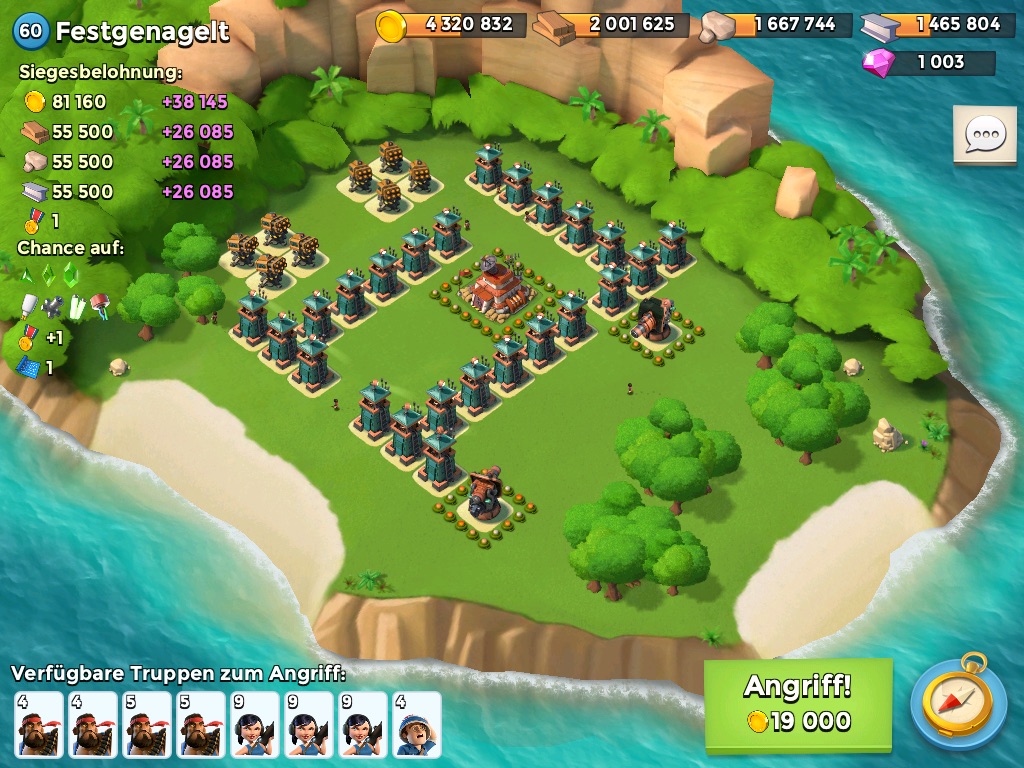Select the blue-hooded troop card

coord(417,725)
